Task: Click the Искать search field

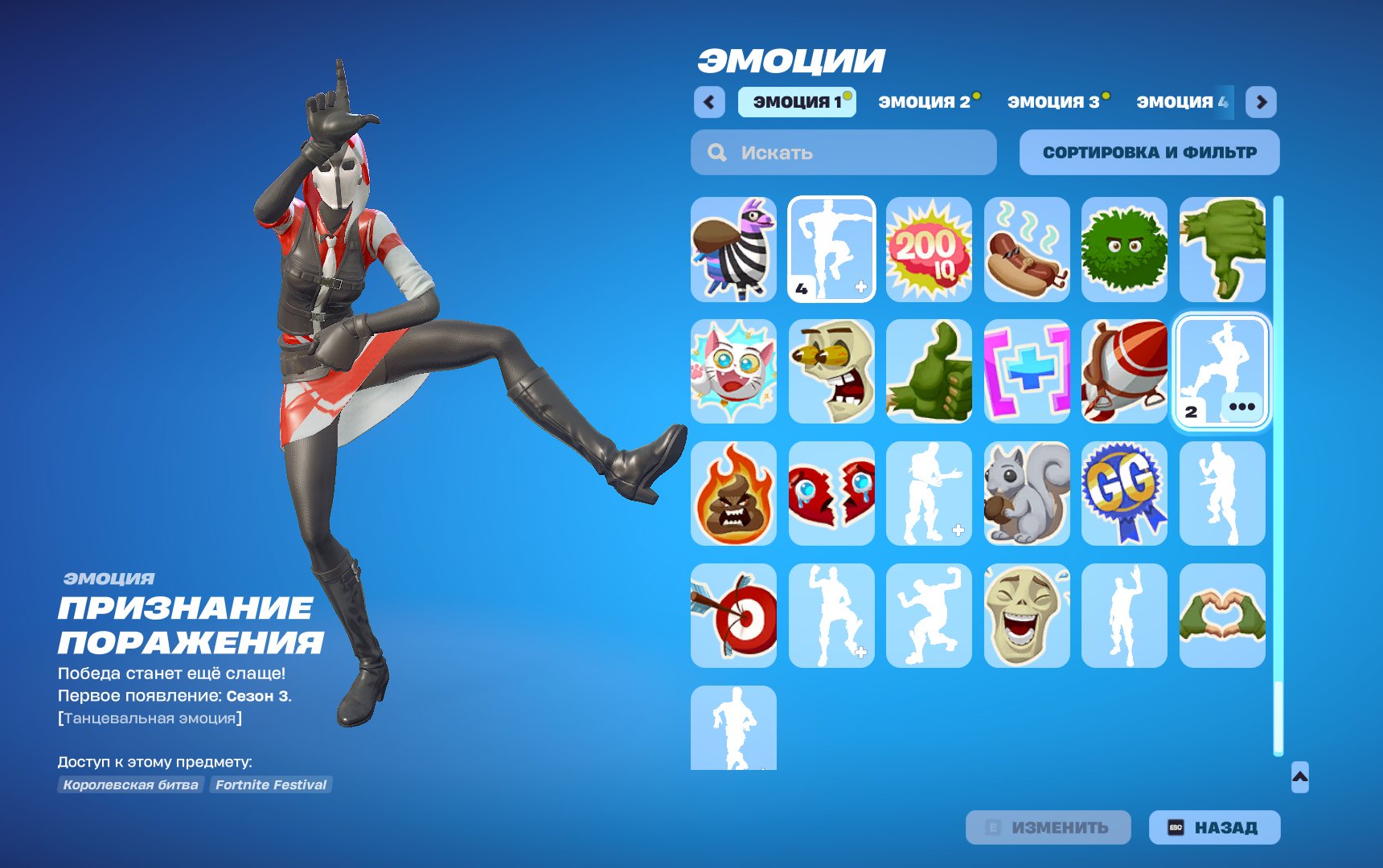Action: (841, 152)
